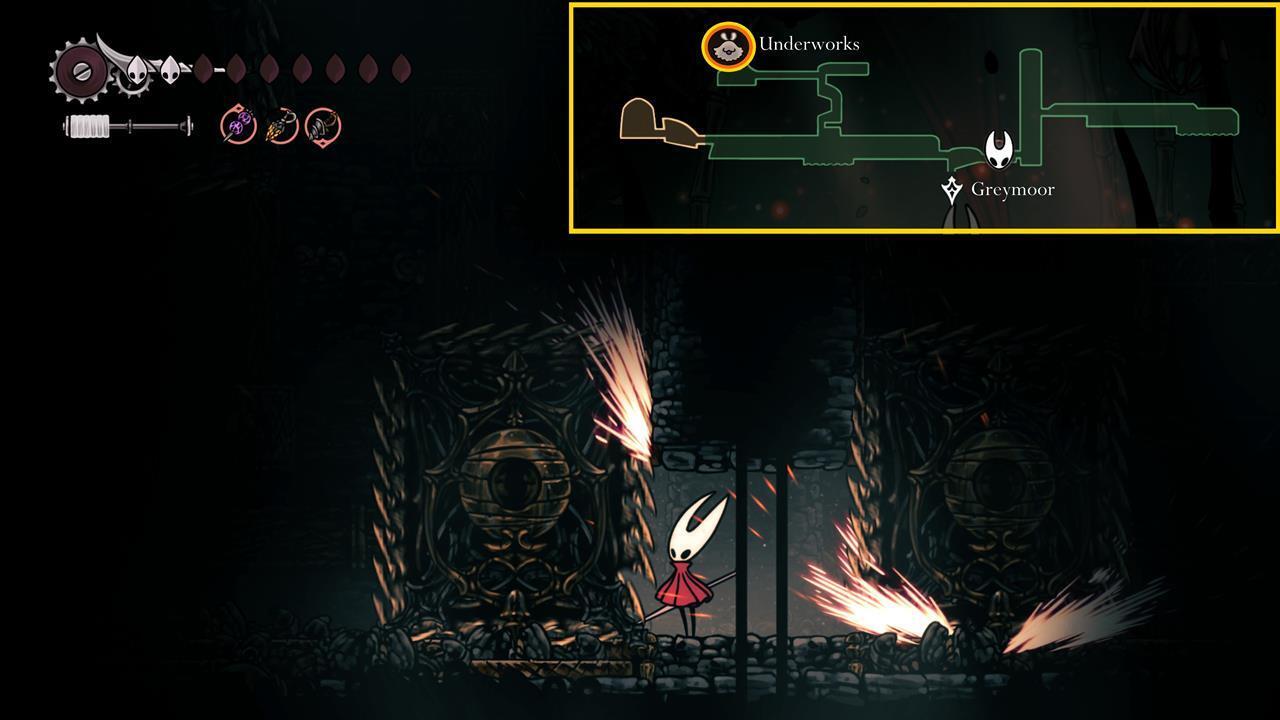
Task: Select the Underworks bell station icon
Action: [x=730, y=45]
